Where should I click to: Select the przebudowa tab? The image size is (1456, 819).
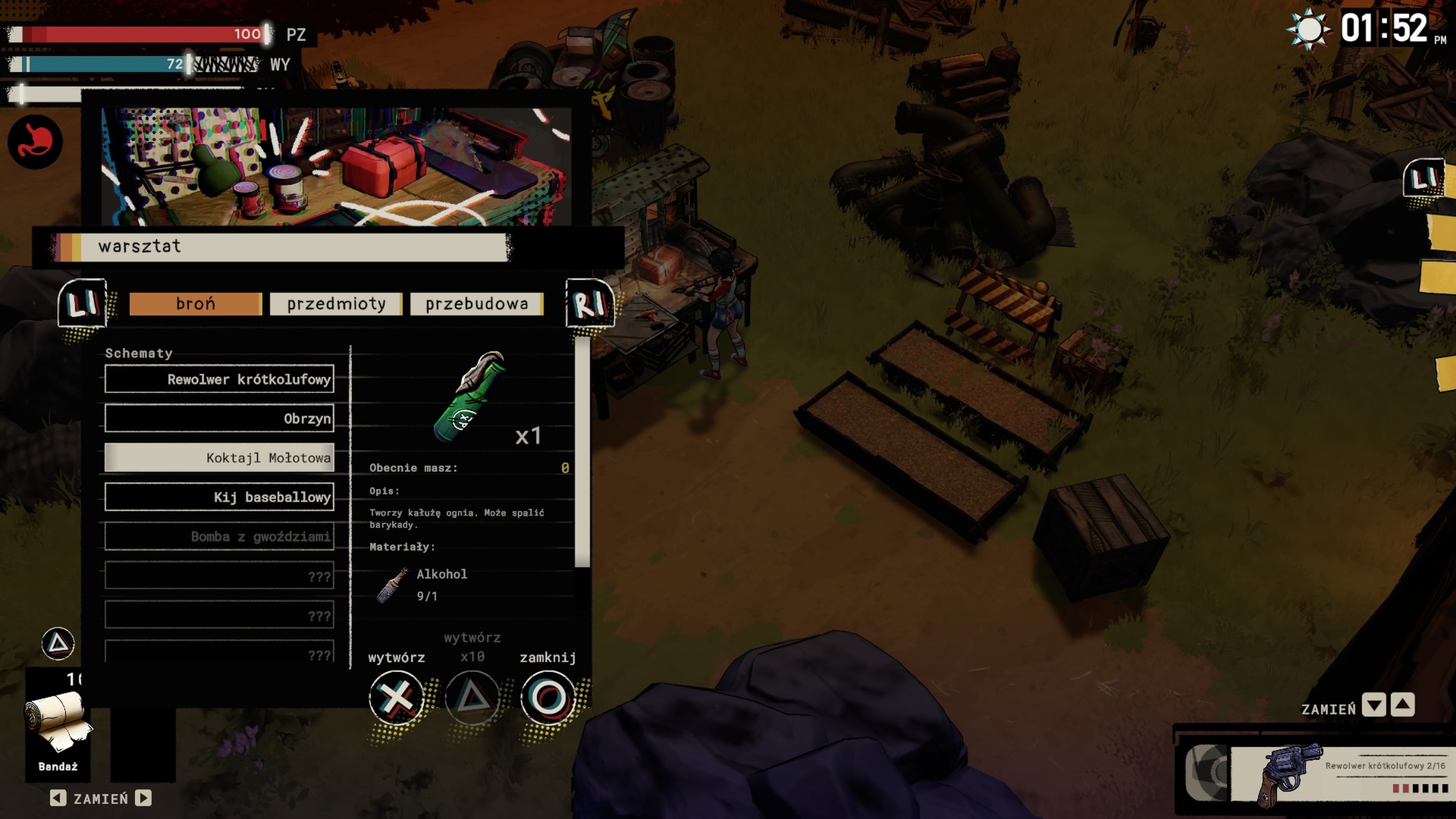pyautogui.click(x=476, y=304)
